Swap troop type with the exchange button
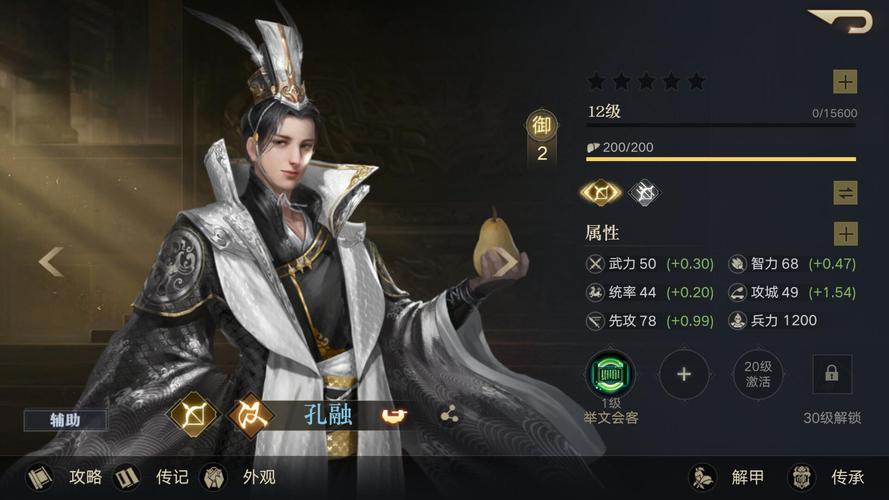The image size is (889, 500). (845, 193)
